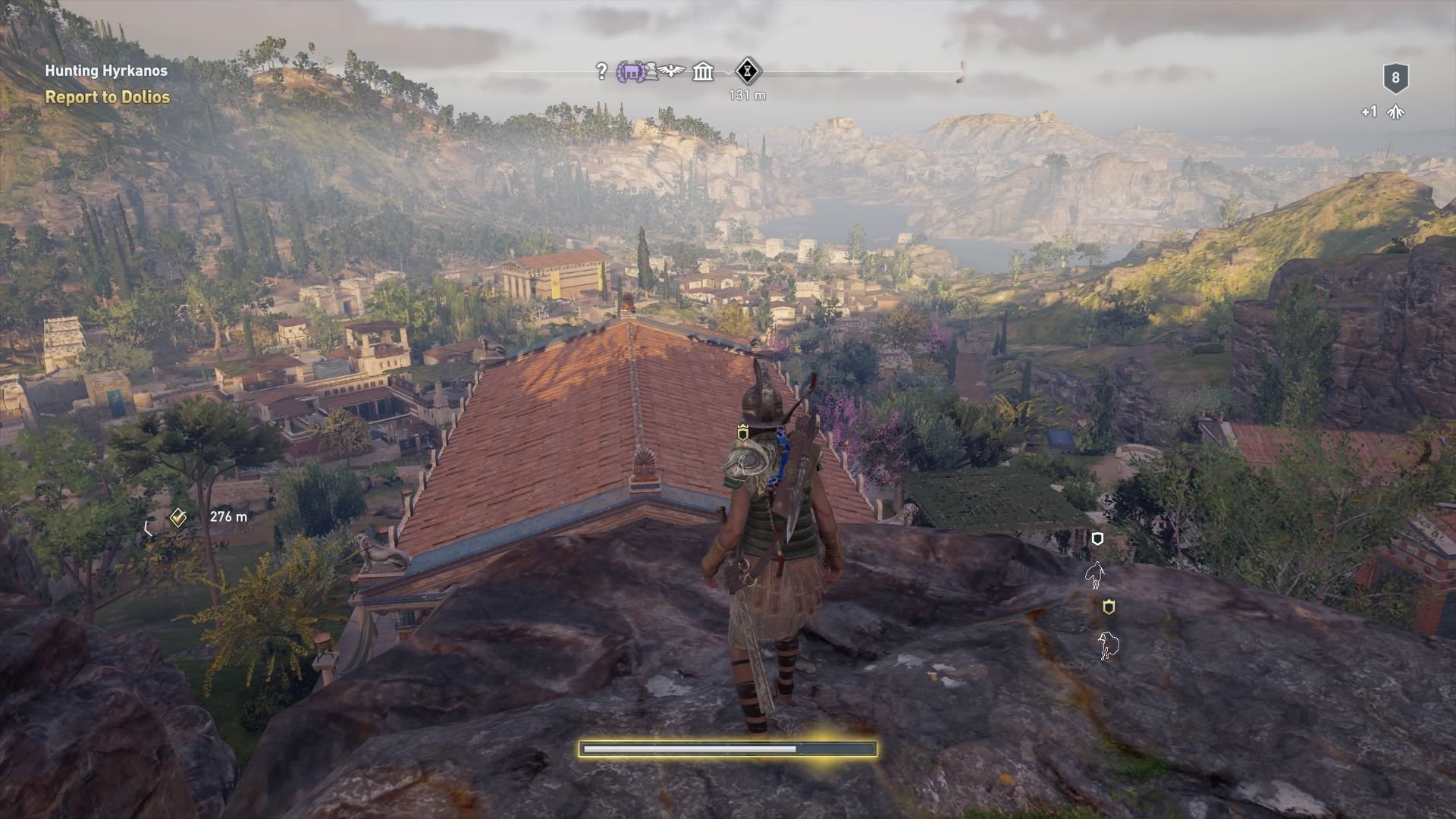Click the white shield location marker
Viewport: 1456px width, 819px height.
(x=1097, y=538)
